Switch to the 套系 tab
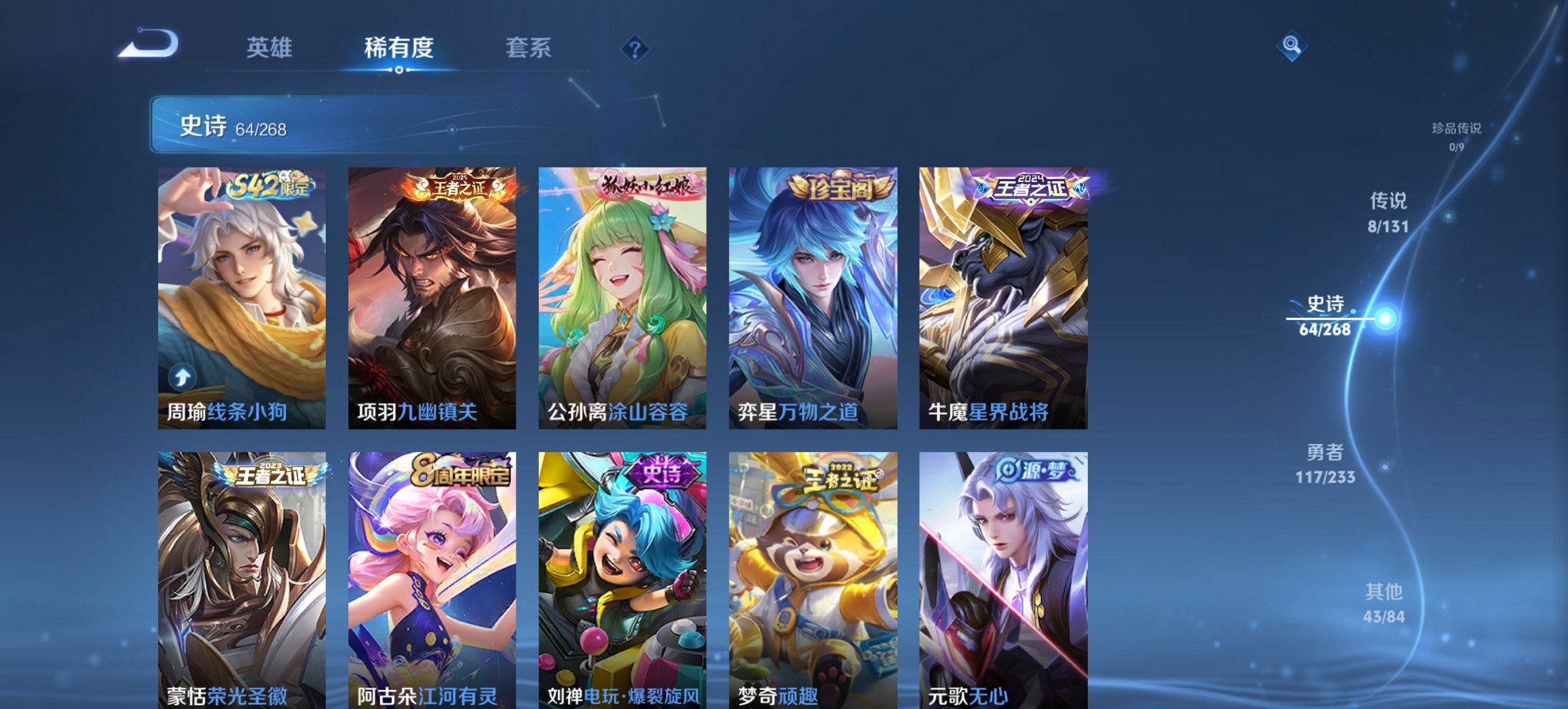Viewport: 1568px width, 709px height. coord(529,48)
